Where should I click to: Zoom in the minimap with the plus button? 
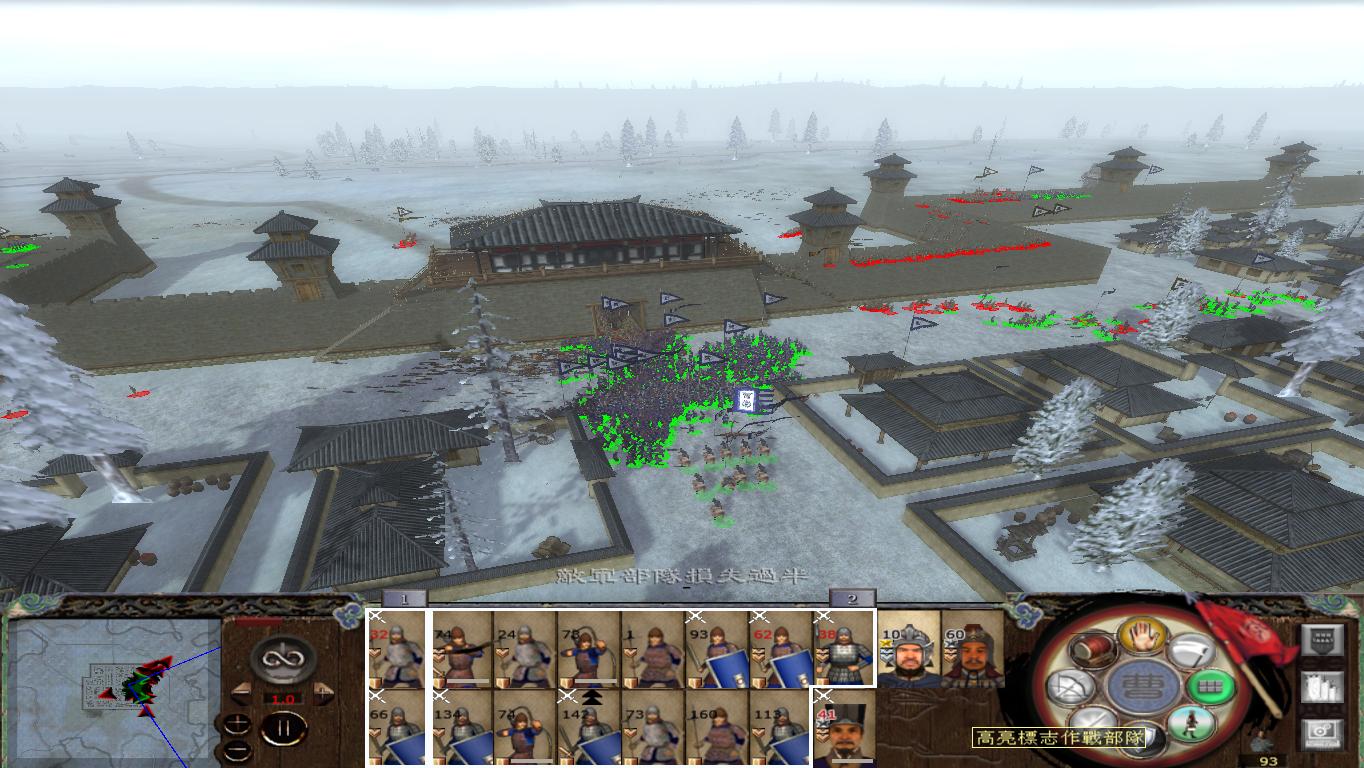(237, 722)
